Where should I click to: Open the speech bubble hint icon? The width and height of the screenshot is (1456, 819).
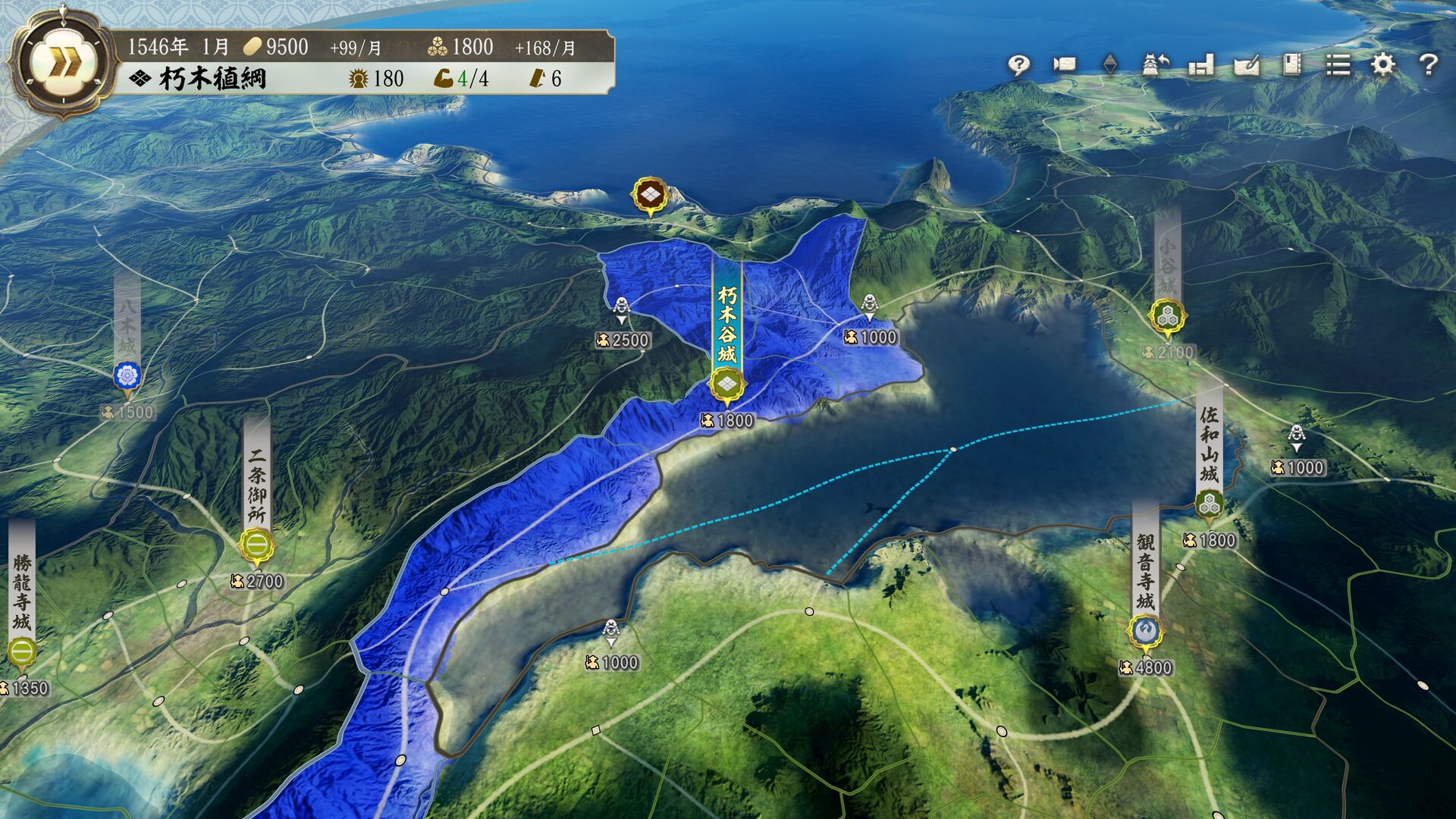(1018, 64)
